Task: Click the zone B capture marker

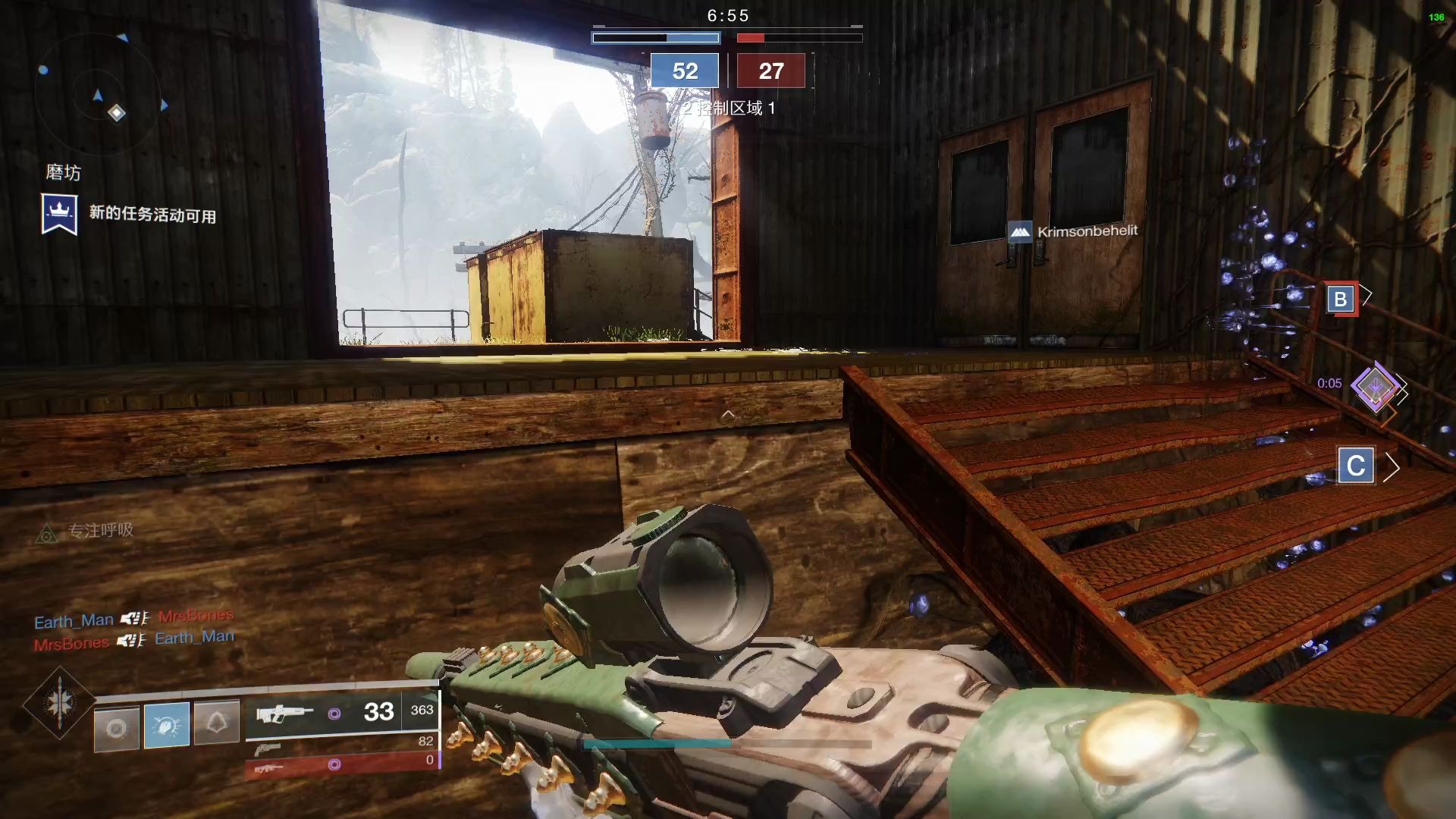Action: [1340, 299]
